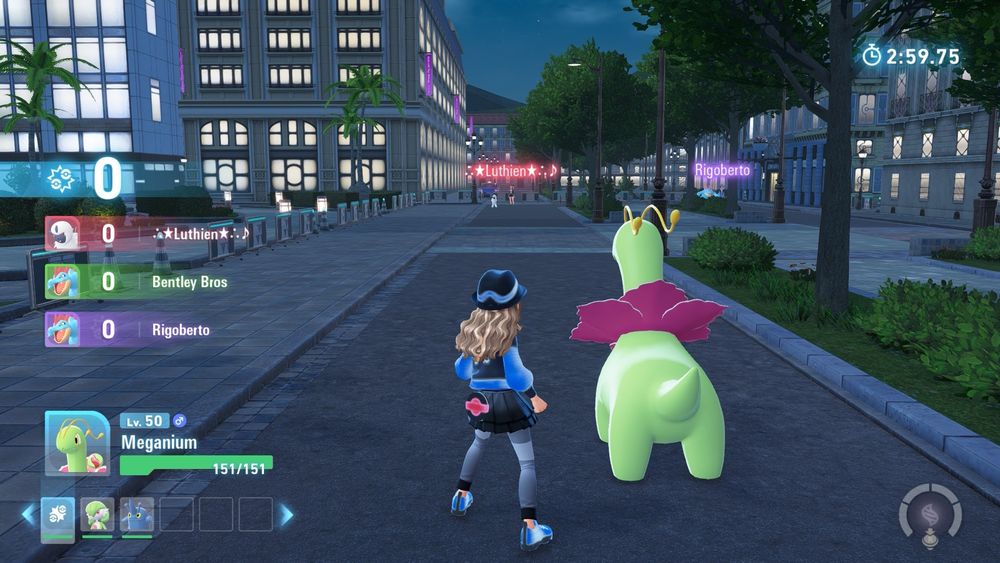Choose the highlighted Poké Ball party slot

[x=58, y=516]
